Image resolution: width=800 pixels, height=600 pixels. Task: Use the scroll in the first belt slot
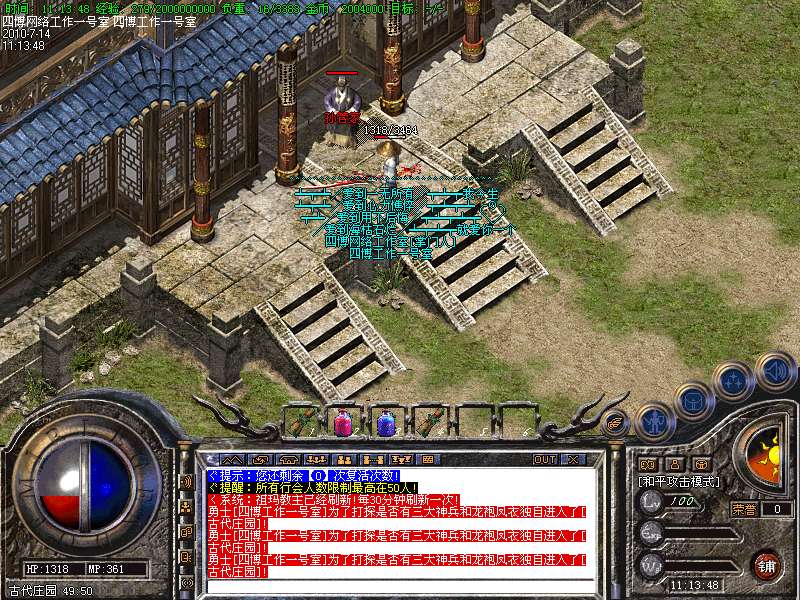[300, 422]
